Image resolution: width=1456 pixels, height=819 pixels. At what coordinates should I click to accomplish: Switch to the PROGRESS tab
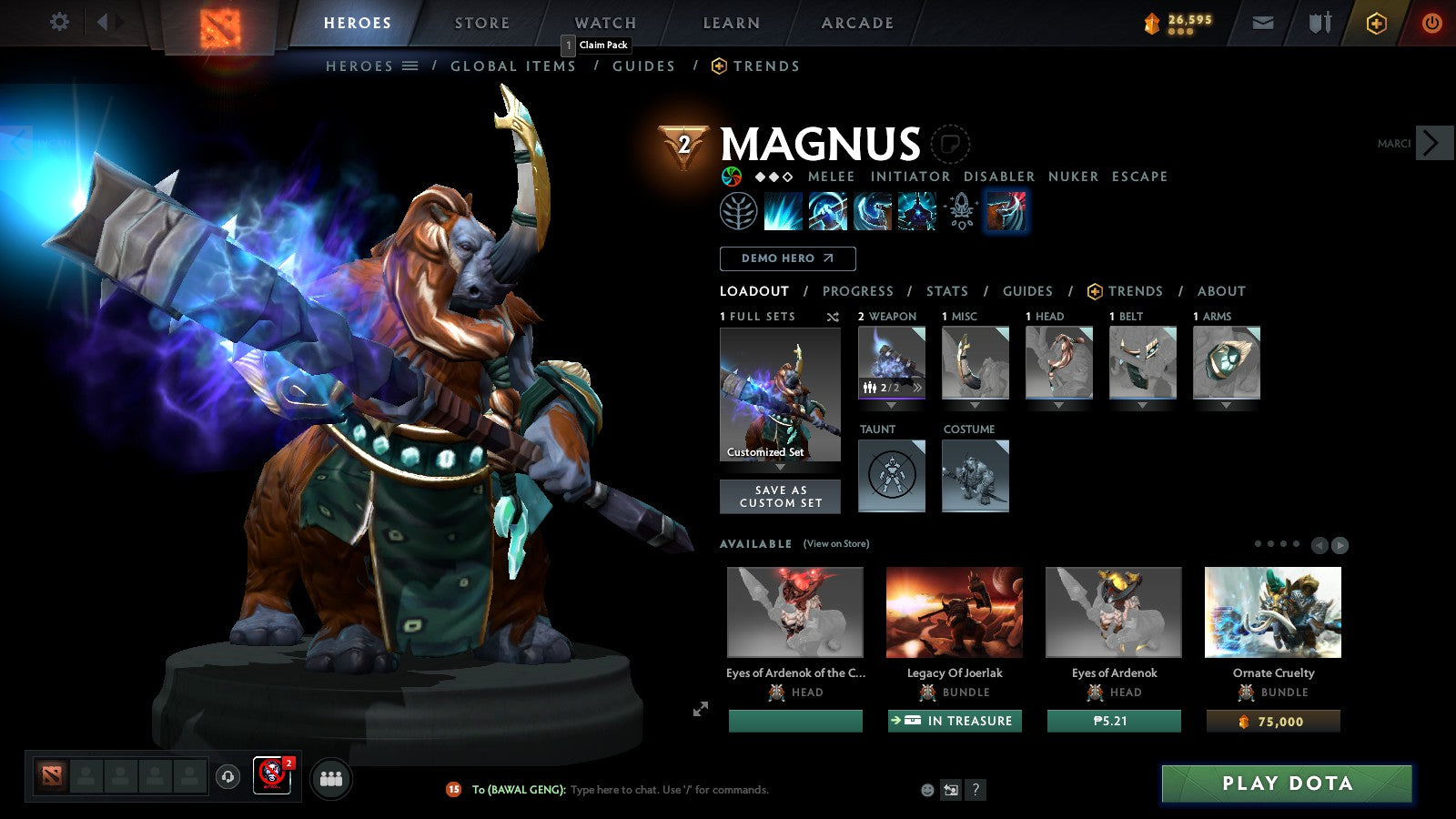coord(857,291)
